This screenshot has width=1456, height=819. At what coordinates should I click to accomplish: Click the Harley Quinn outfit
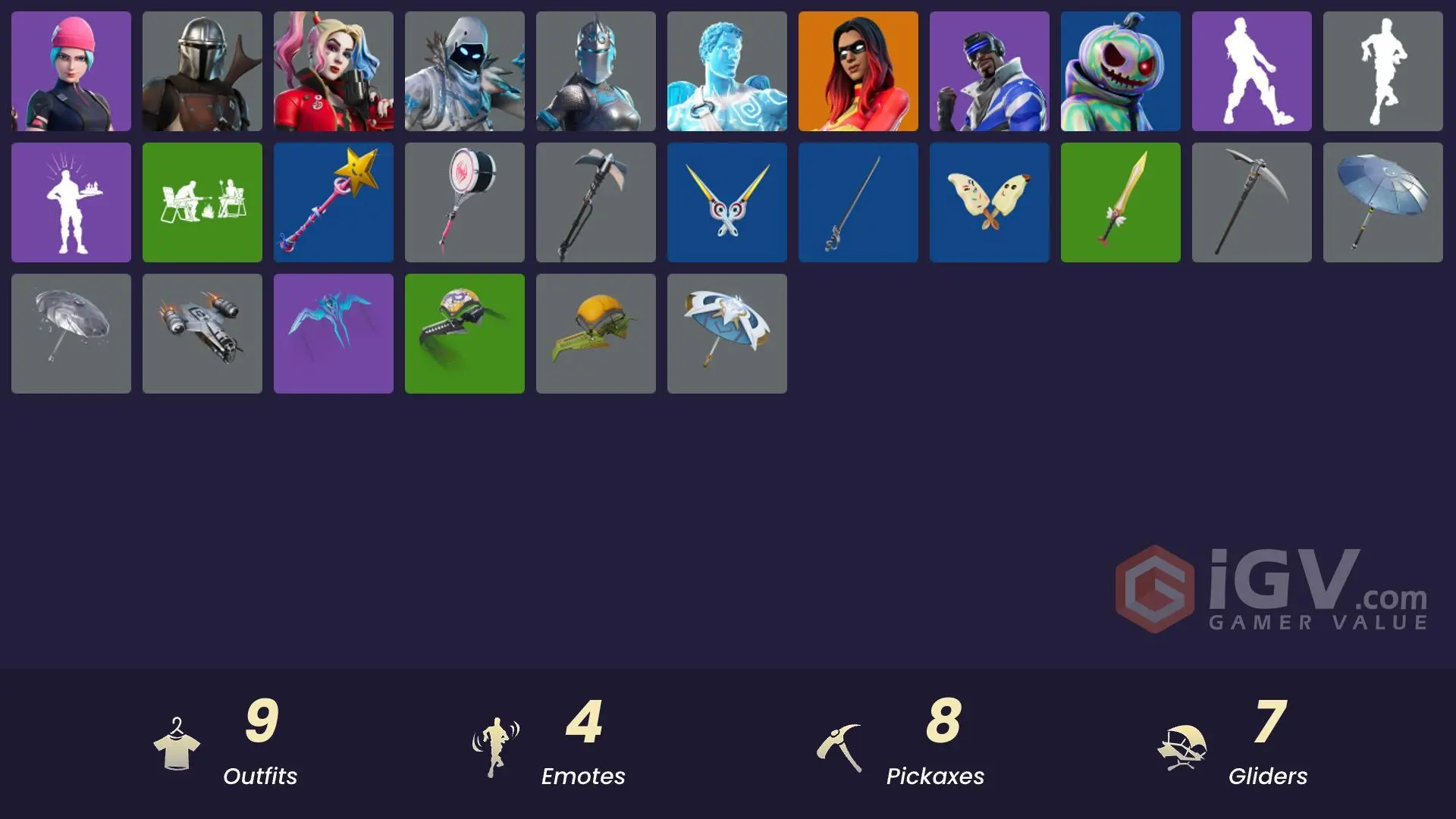point(333,71)
